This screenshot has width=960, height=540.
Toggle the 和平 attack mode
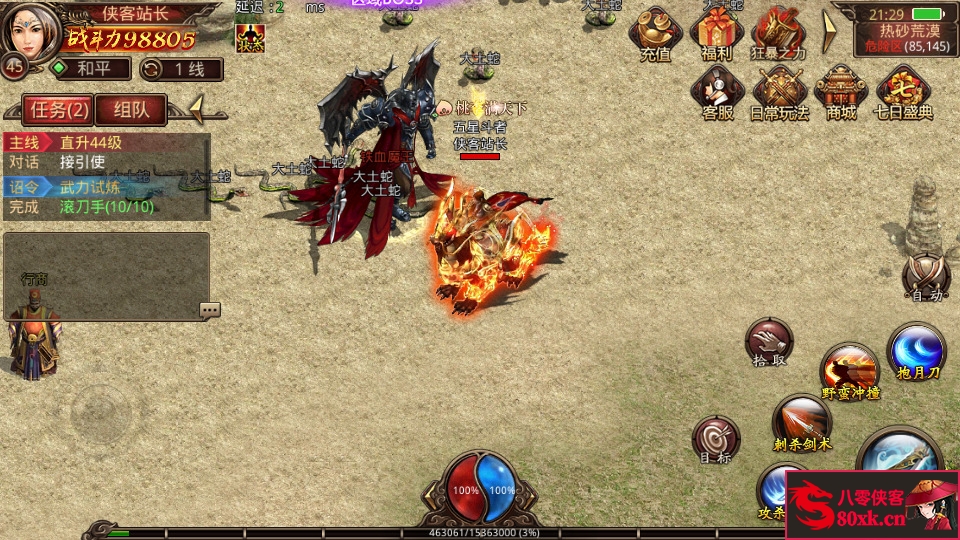click(x=91, y=69)
